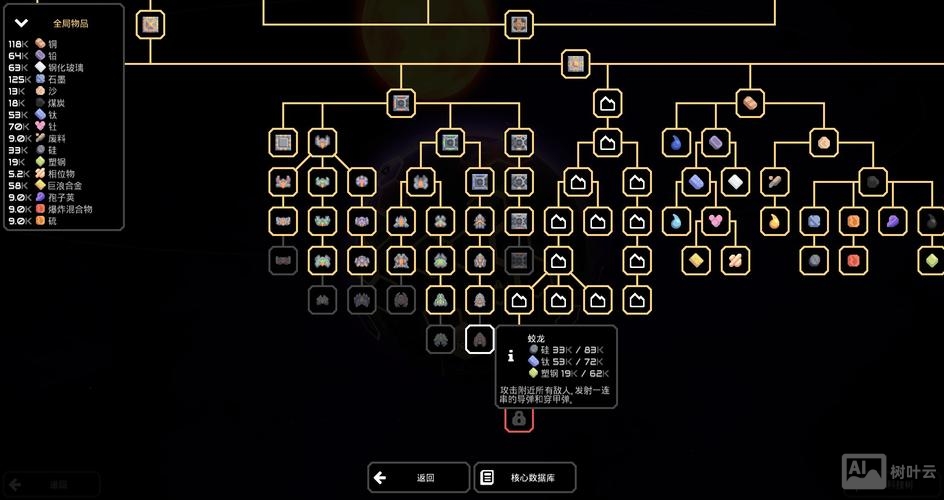
Task: Choose the purple lead item node
Action: point(715,142)
